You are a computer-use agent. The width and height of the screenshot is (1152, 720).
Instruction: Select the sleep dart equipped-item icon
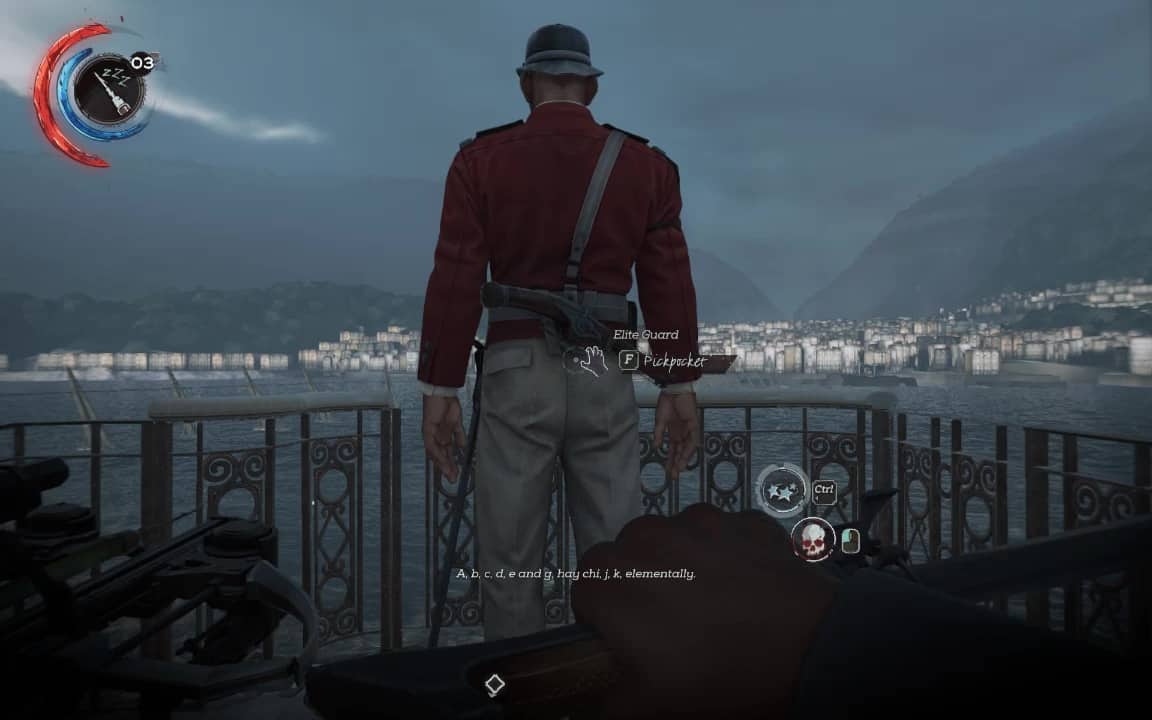click(108, 91)
